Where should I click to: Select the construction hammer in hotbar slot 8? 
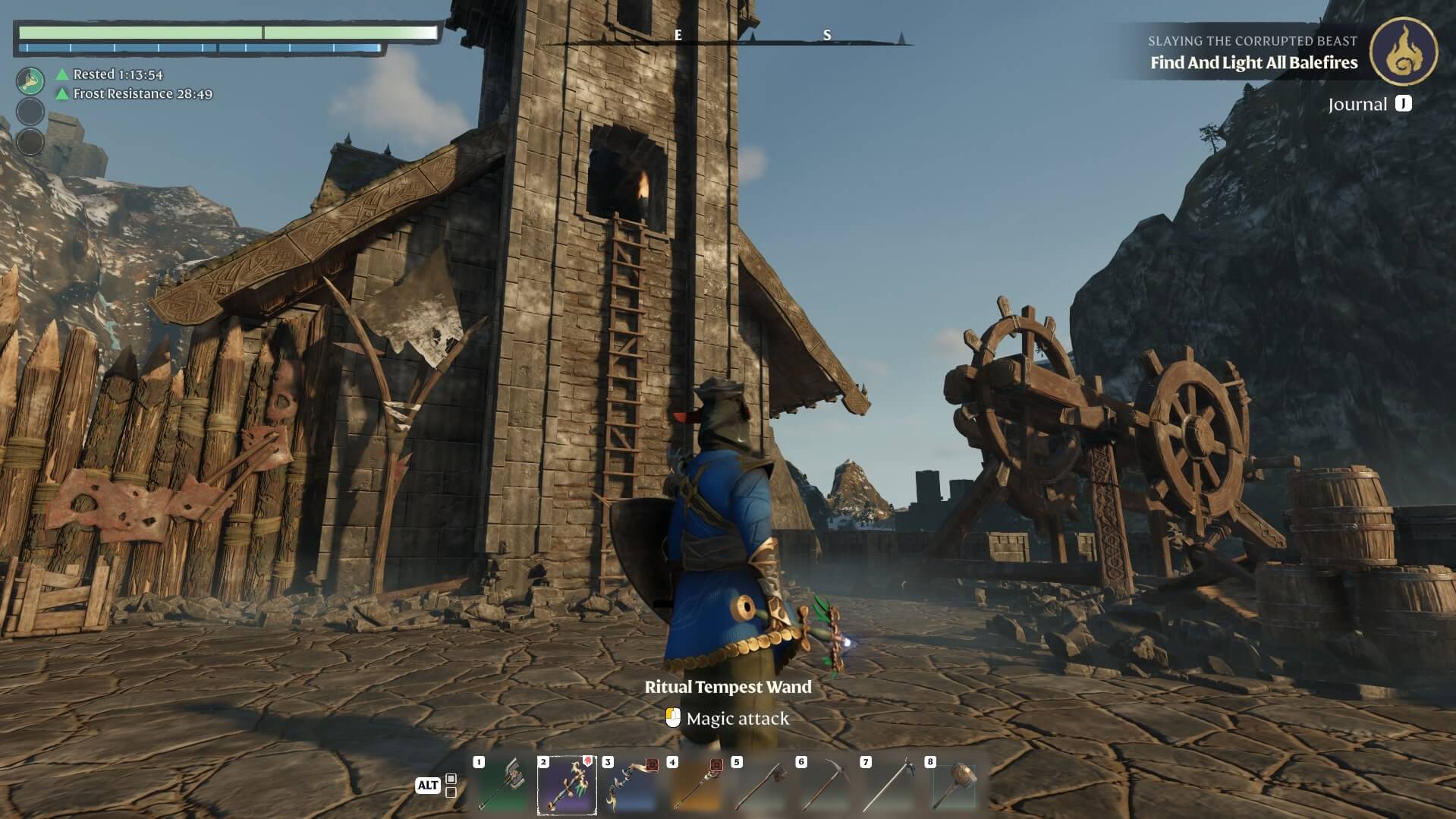(x=954, y=785)
